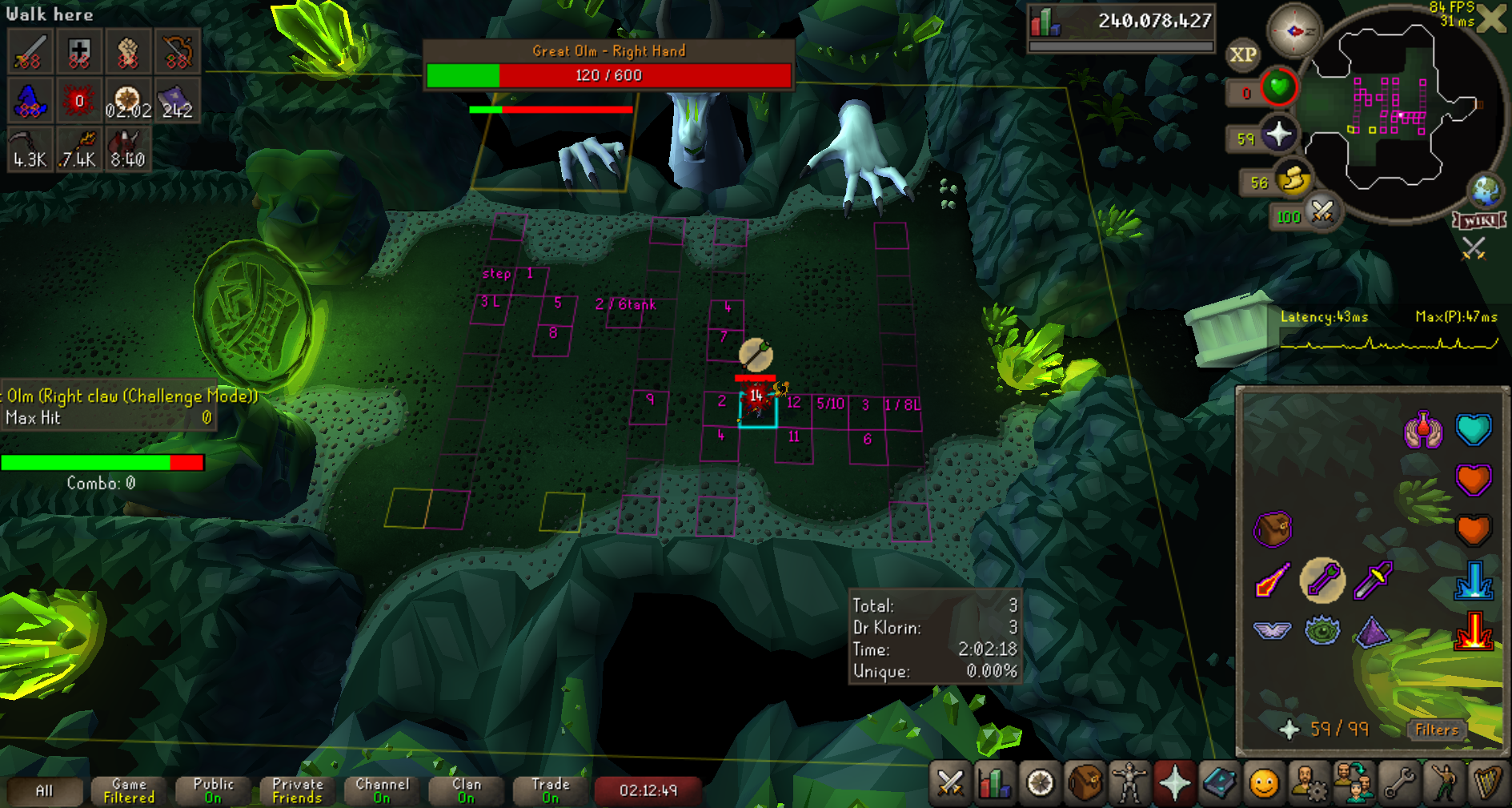Open the Inventory backpack tab
This screenshot has height=808, width=1512.
(x=1085, y=782)
